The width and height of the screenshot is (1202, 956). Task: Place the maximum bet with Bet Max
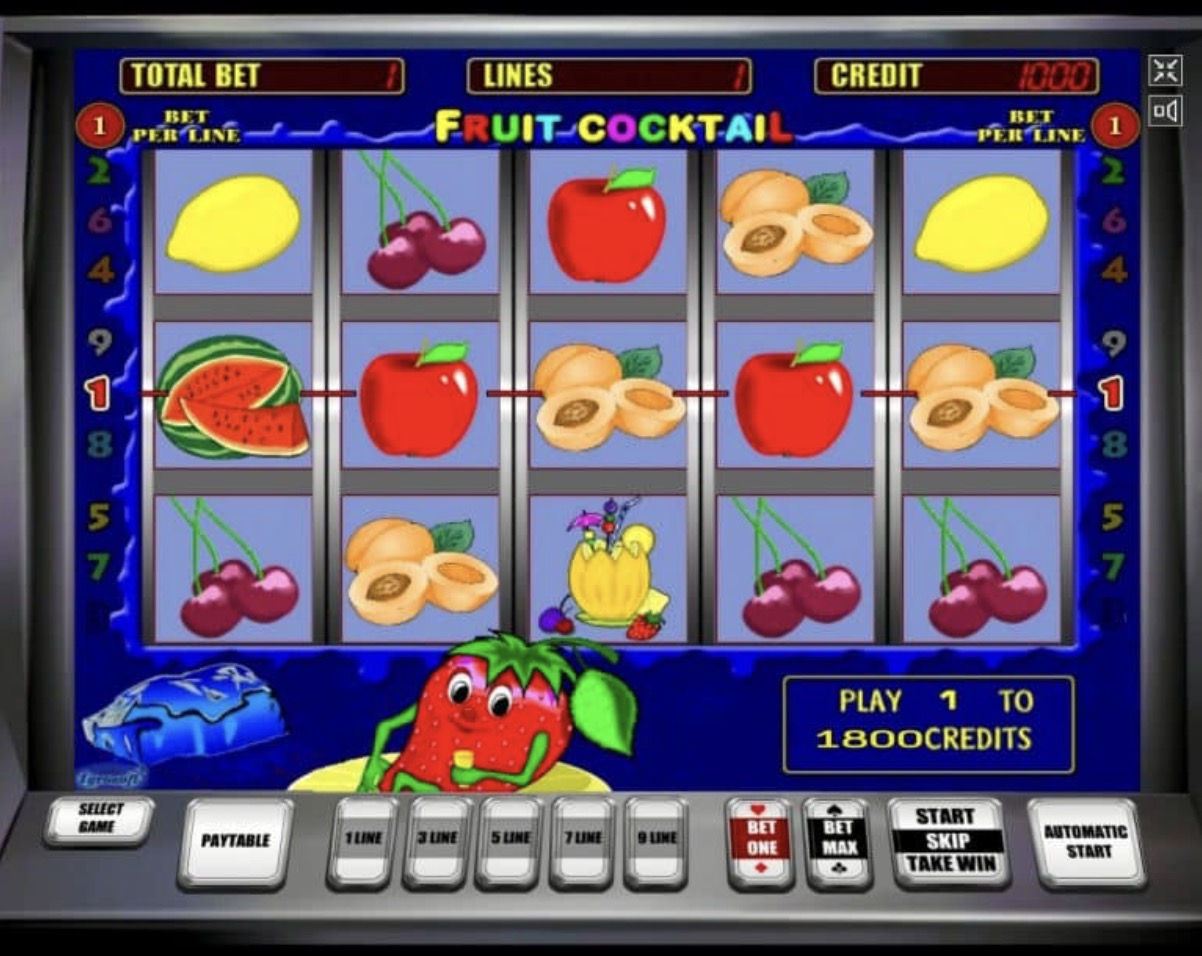[x=837, y=840]
